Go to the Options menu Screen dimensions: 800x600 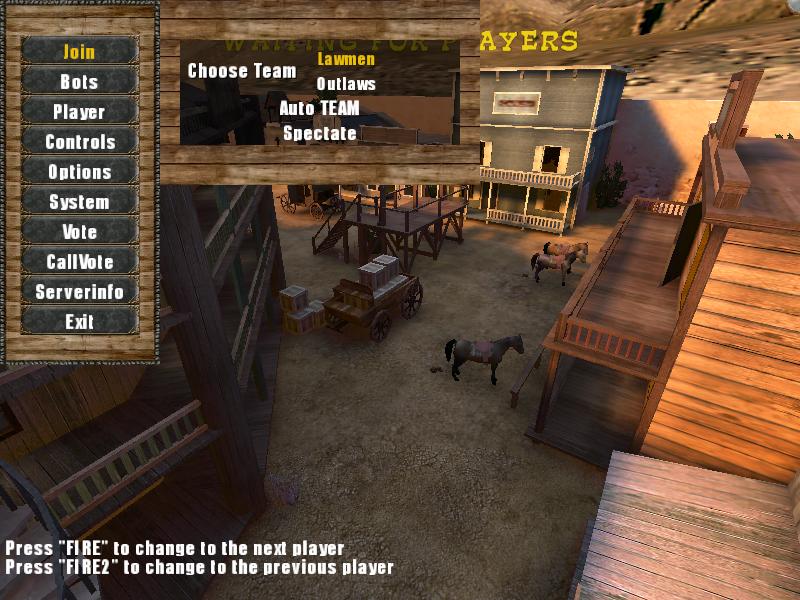[x=79, y=171]
